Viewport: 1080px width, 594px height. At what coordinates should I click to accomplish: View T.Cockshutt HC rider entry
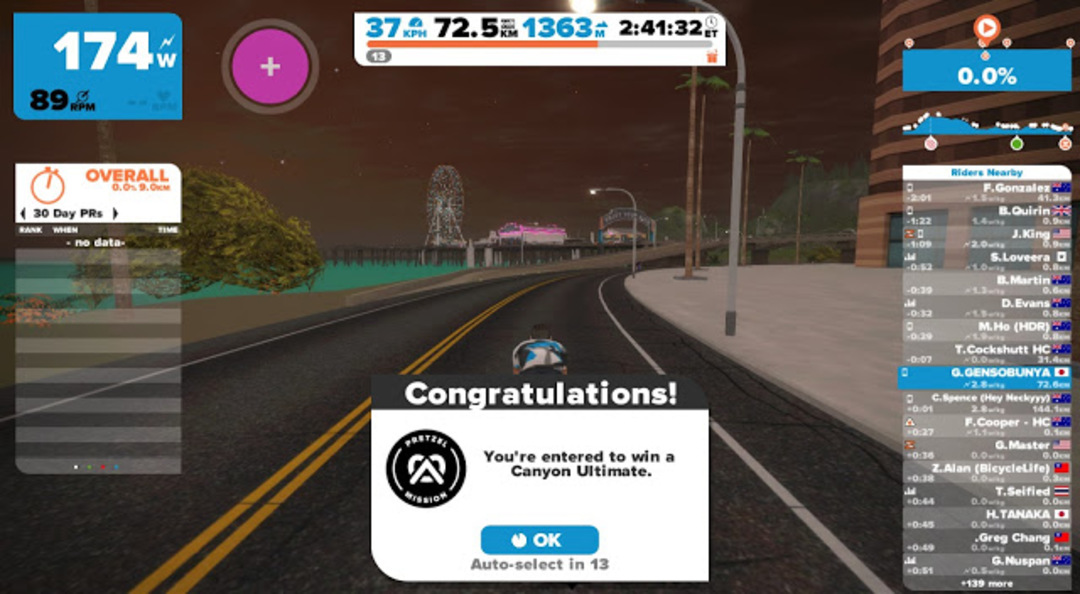pyautogui.click(x=987, y=354)
